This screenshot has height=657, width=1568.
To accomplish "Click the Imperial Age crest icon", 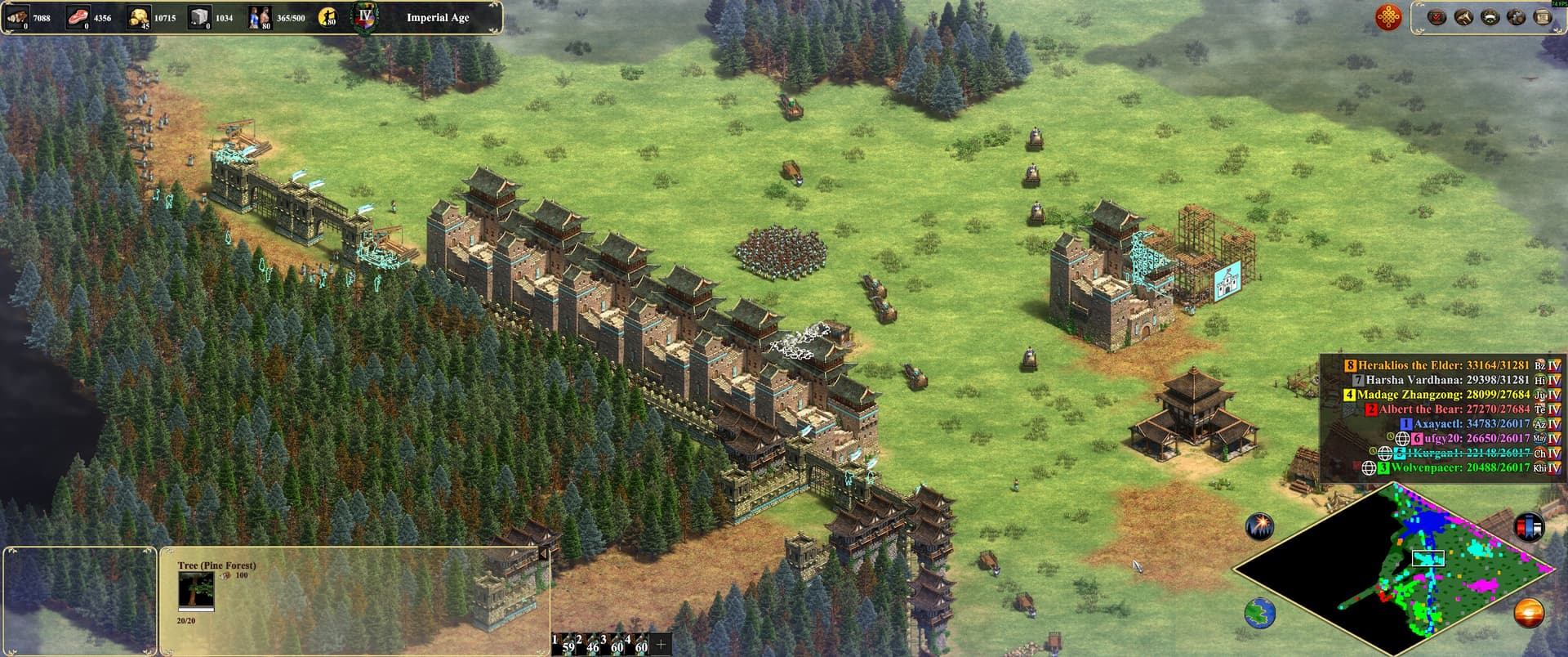I will click(364, 17).
